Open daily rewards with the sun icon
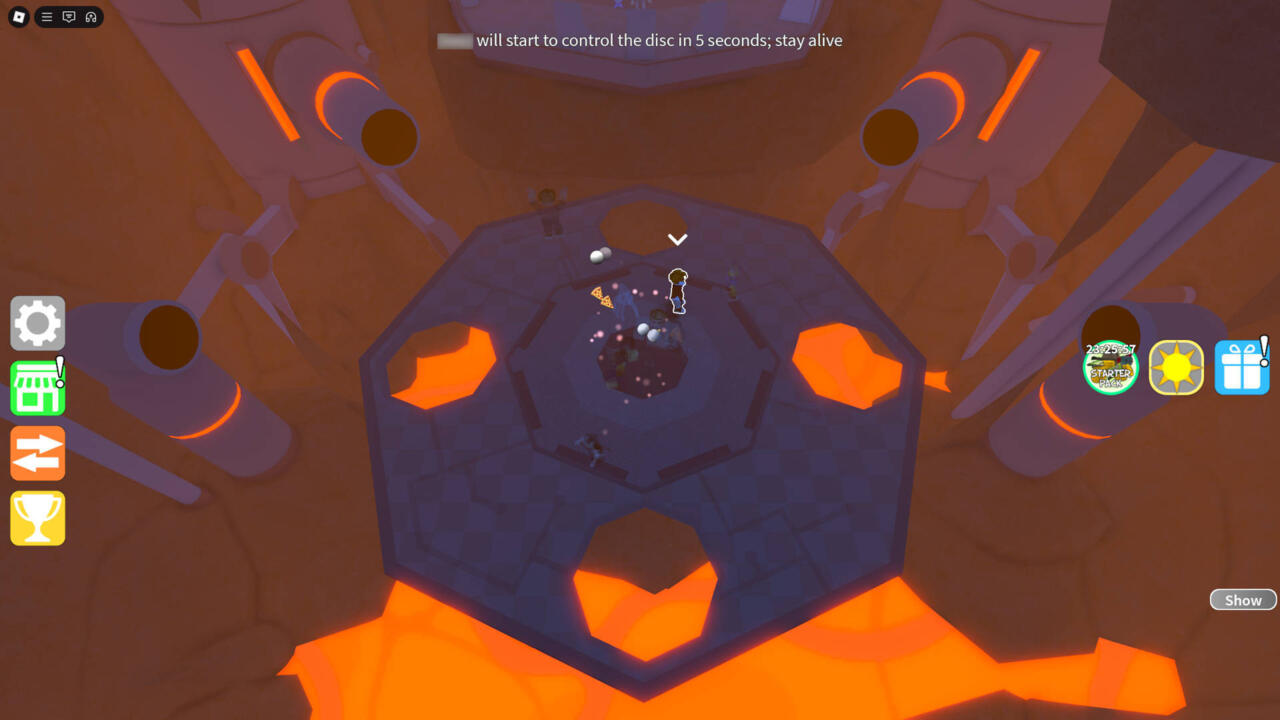Screen dimensions: 1280x720 click(x=1176, y=368)
